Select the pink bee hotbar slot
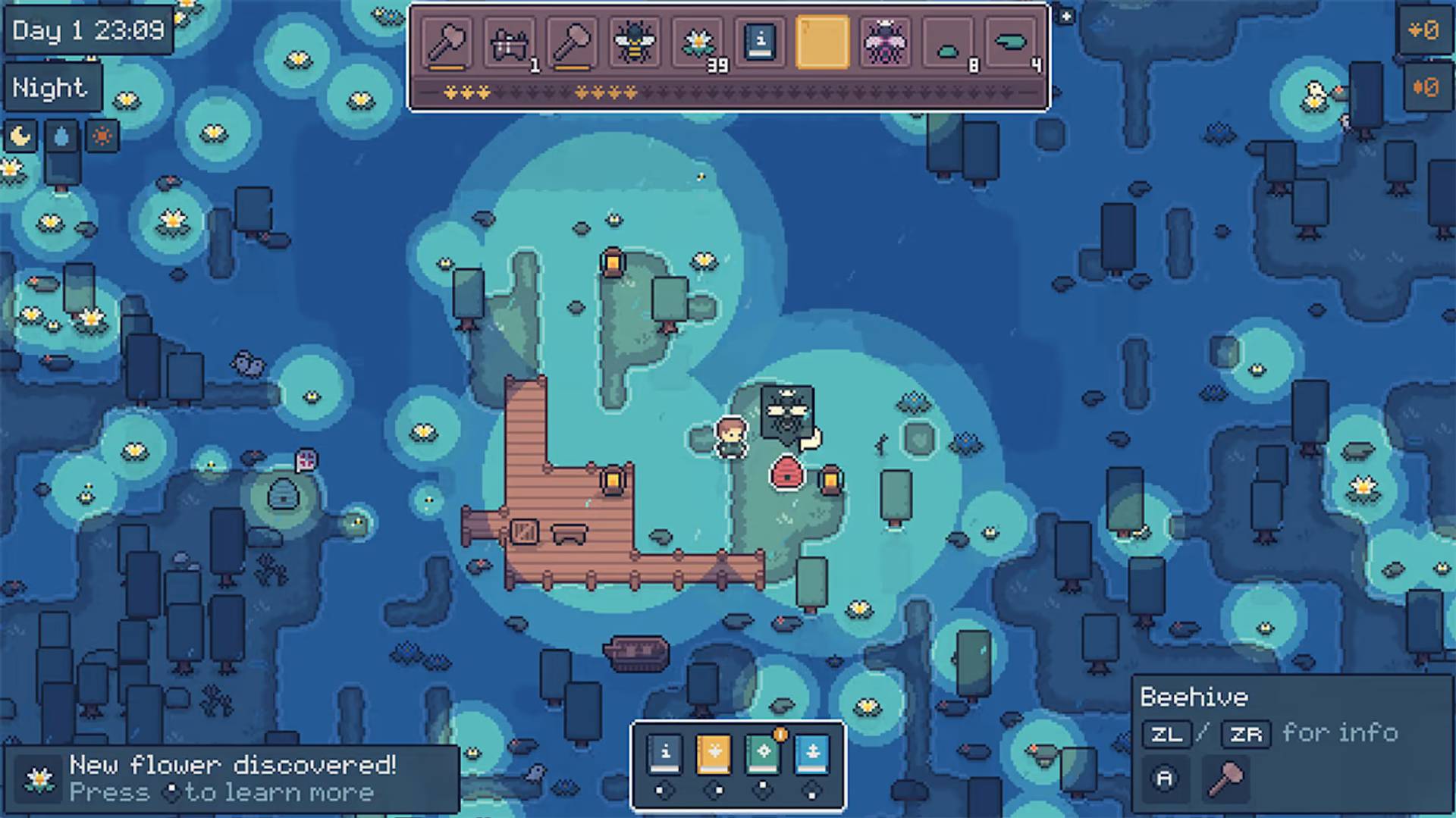The height and width of the screenshot is (818, 1456). pyautogui.click(x=885, y=42)
